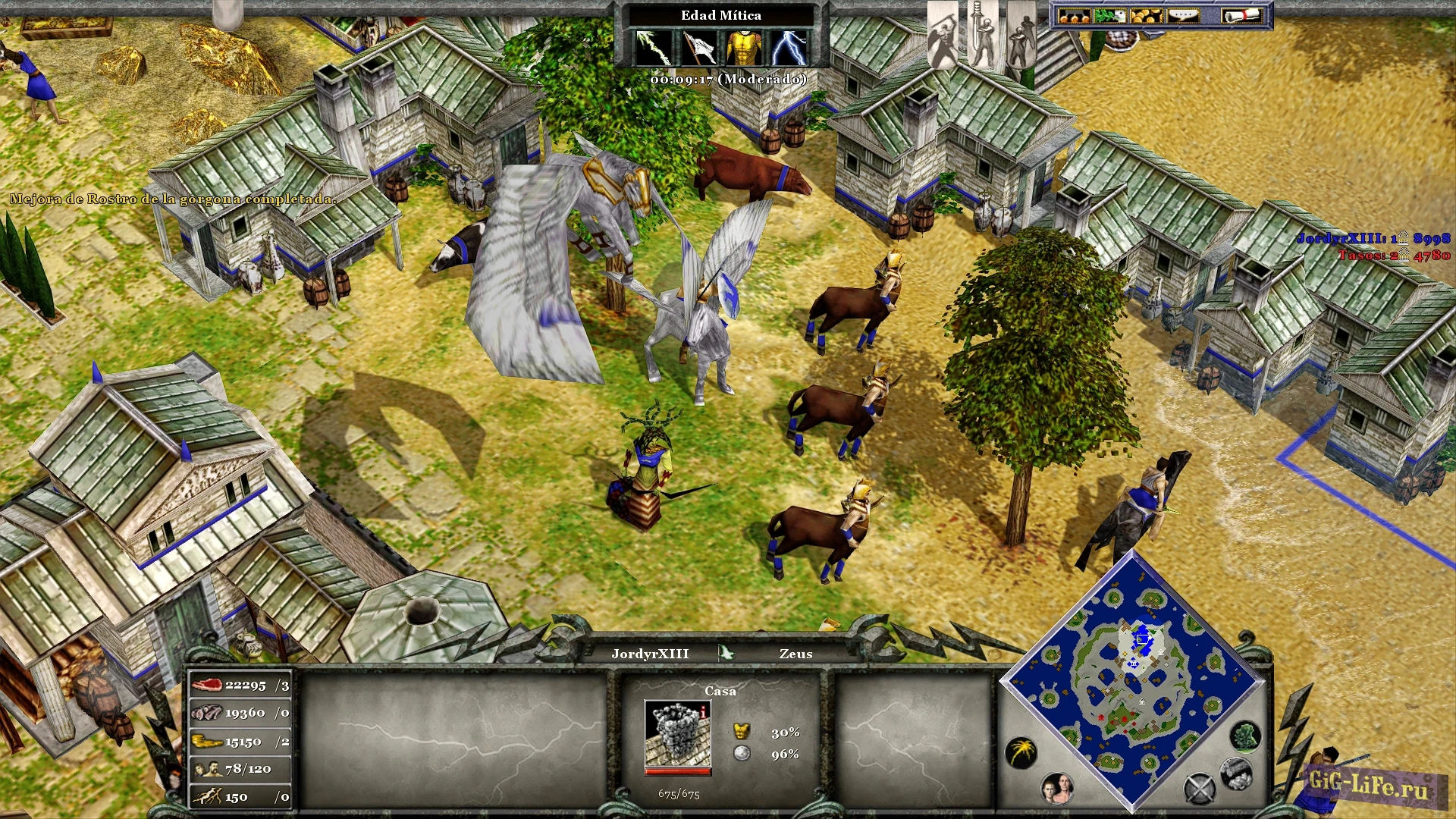1456x819 pixels.
Task: Send a minimap flare signal
Action: point(1021,752)
